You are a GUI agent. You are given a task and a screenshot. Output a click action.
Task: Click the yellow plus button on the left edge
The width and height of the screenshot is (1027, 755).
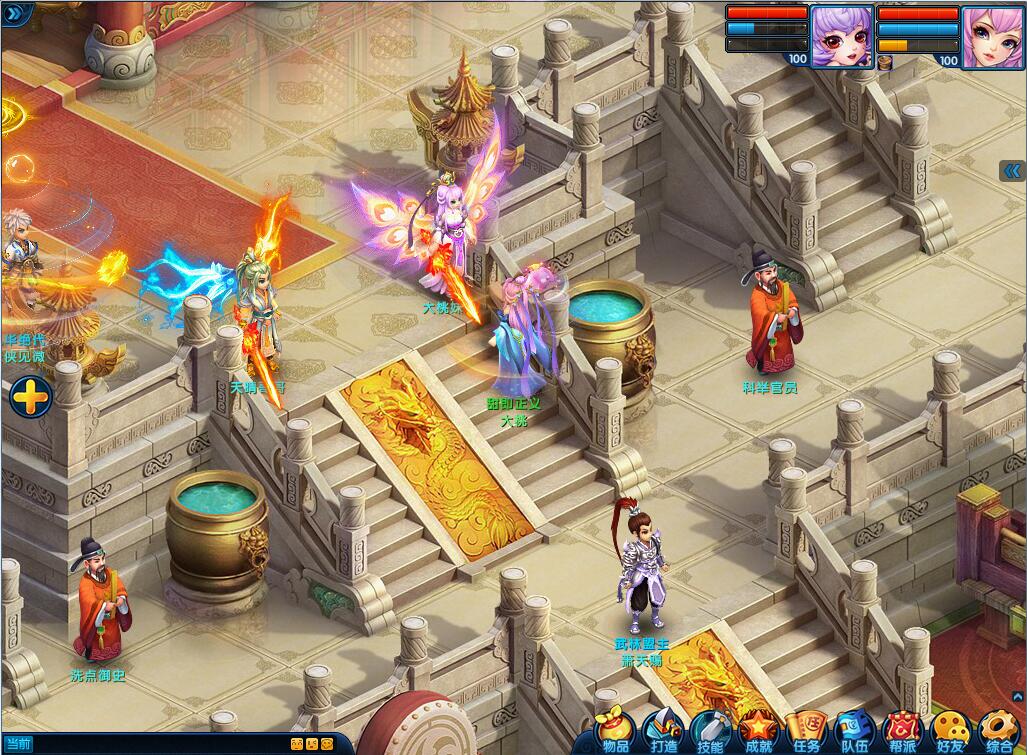(x=31, y=398)
